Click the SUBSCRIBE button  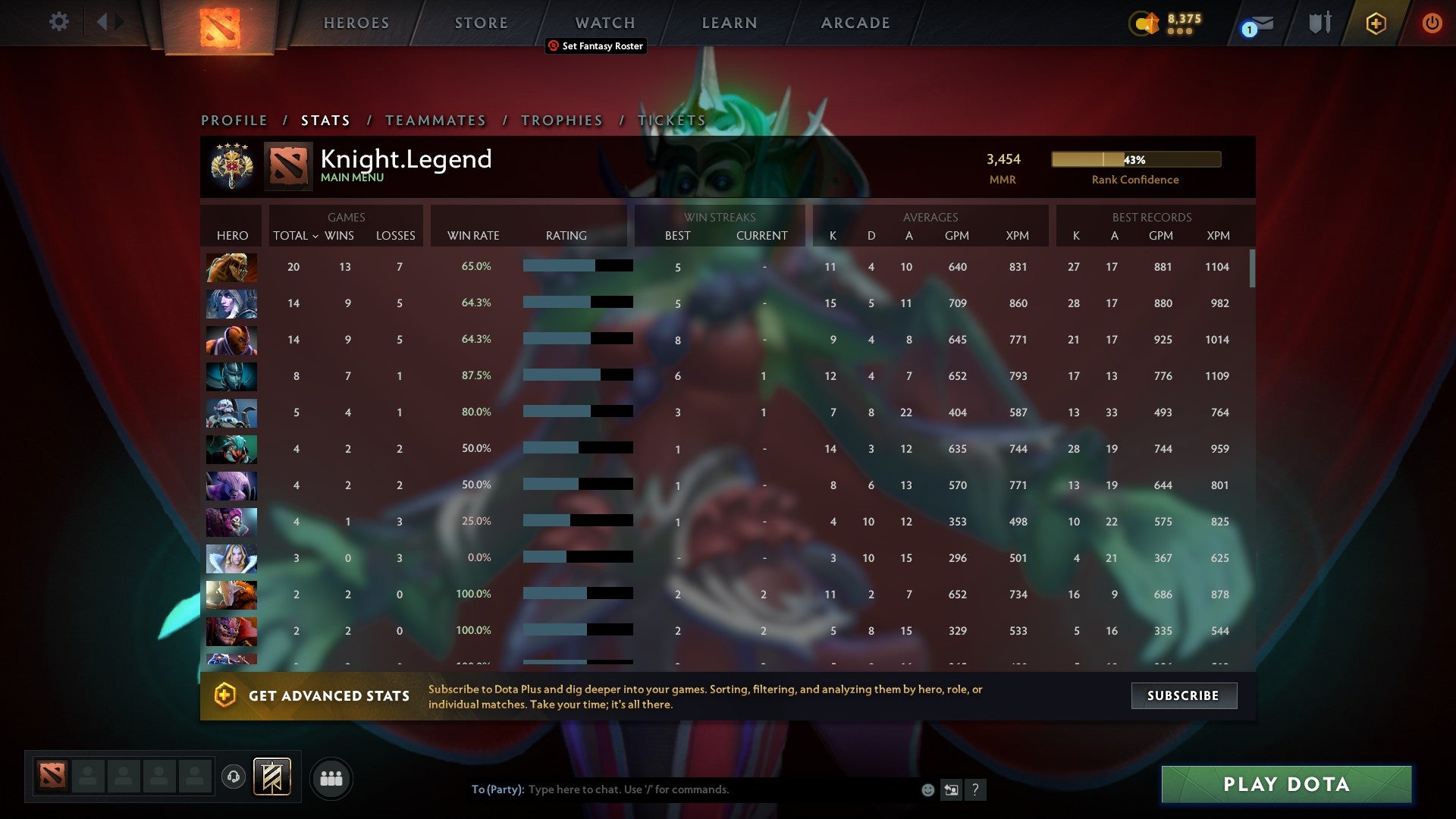pyautogui.click(x=1184, y=695)
